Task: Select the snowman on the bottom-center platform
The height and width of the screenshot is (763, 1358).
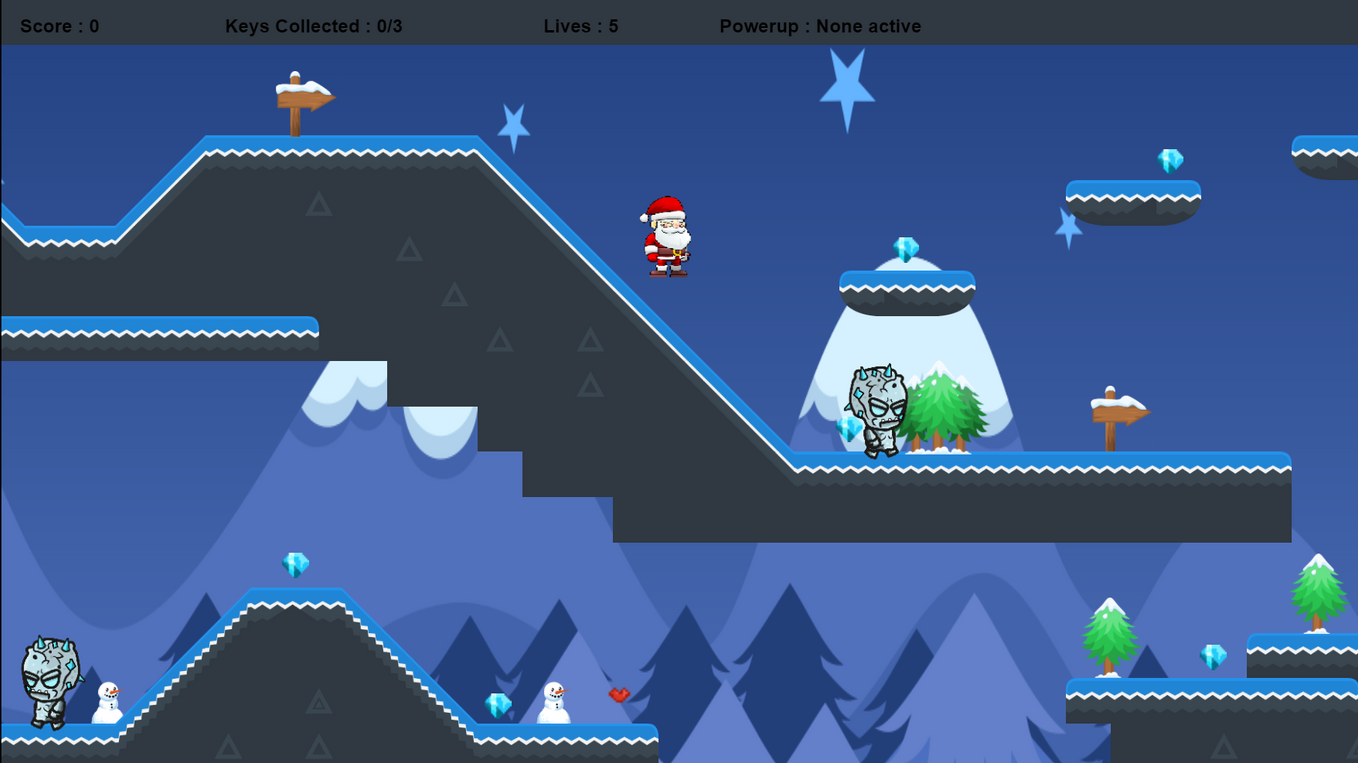Action: (x=553, y=705)
